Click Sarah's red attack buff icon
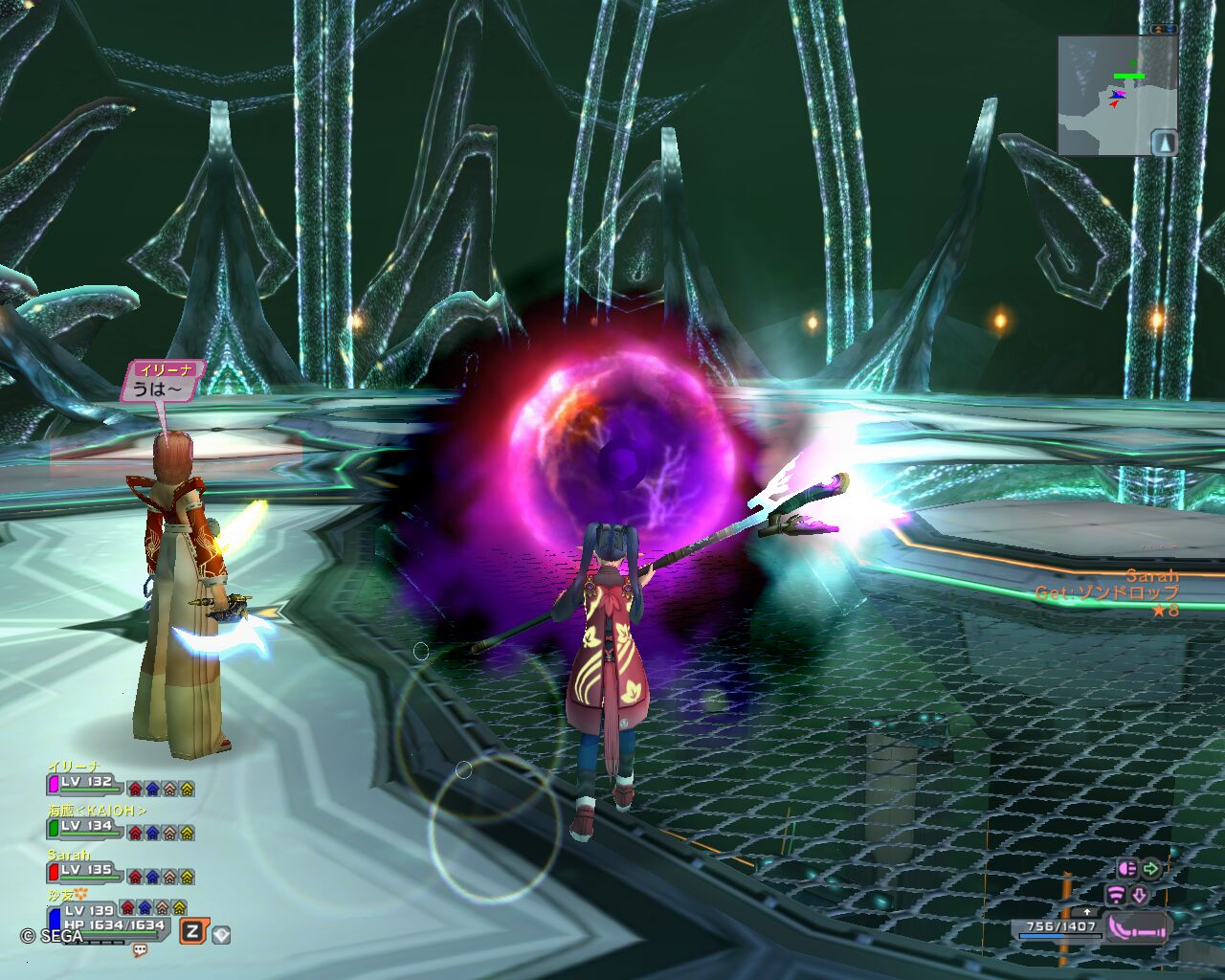Image resolution: width=1225 pixels, height=980 pixels. point(135,877)
